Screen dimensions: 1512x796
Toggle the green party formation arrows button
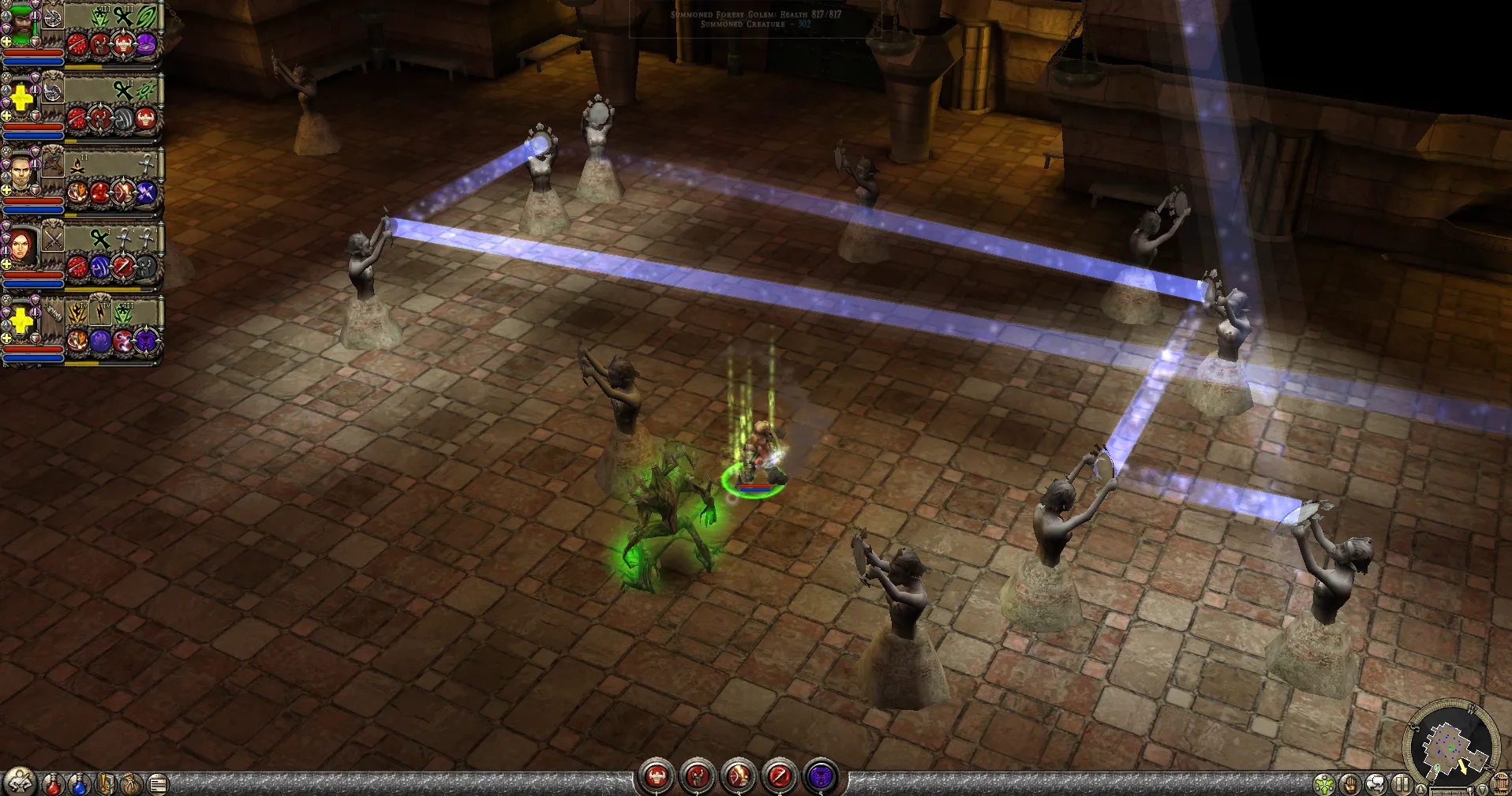(1324, 785)
